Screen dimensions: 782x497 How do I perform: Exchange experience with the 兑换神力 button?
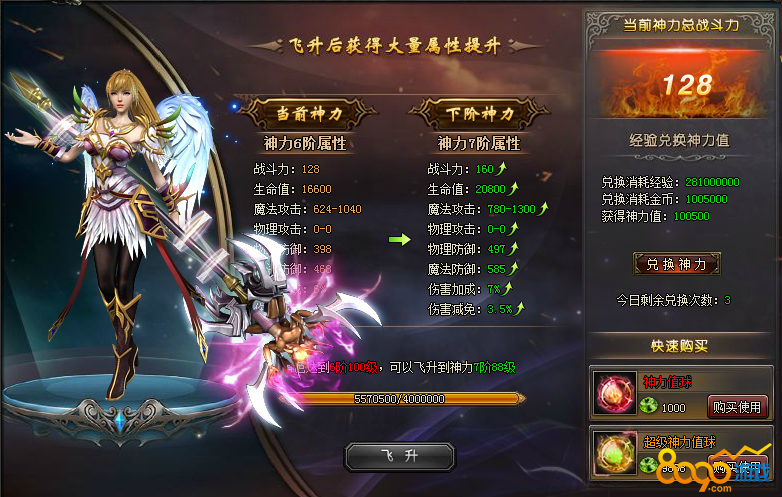point(677,264)
